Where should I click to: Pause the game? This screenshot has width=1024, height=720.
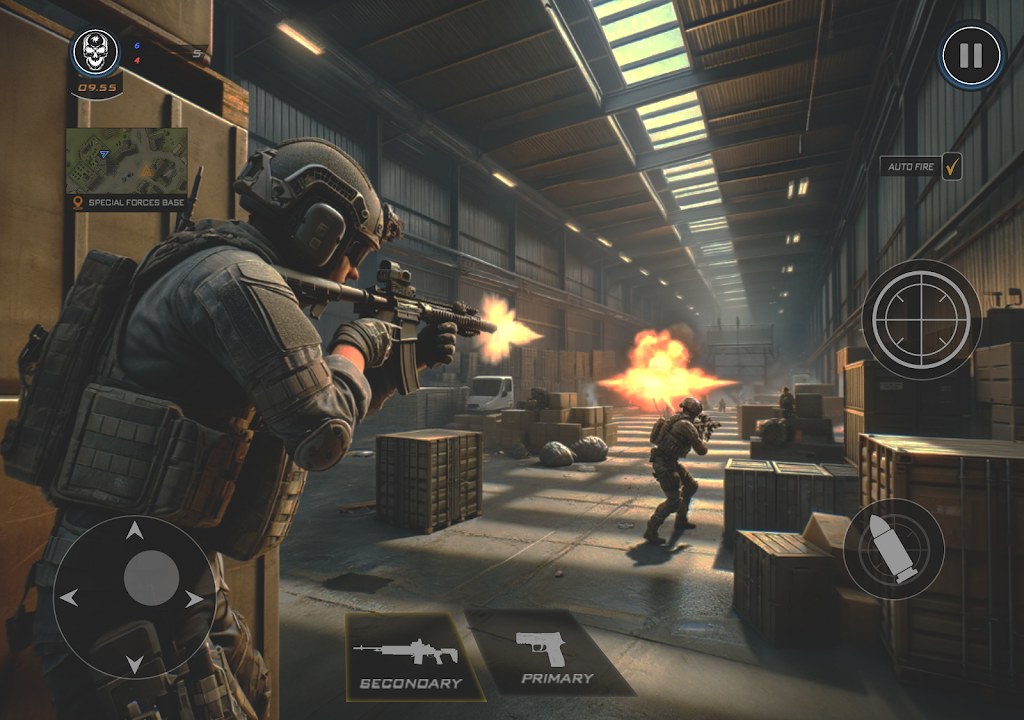click(x=971, y=55)
